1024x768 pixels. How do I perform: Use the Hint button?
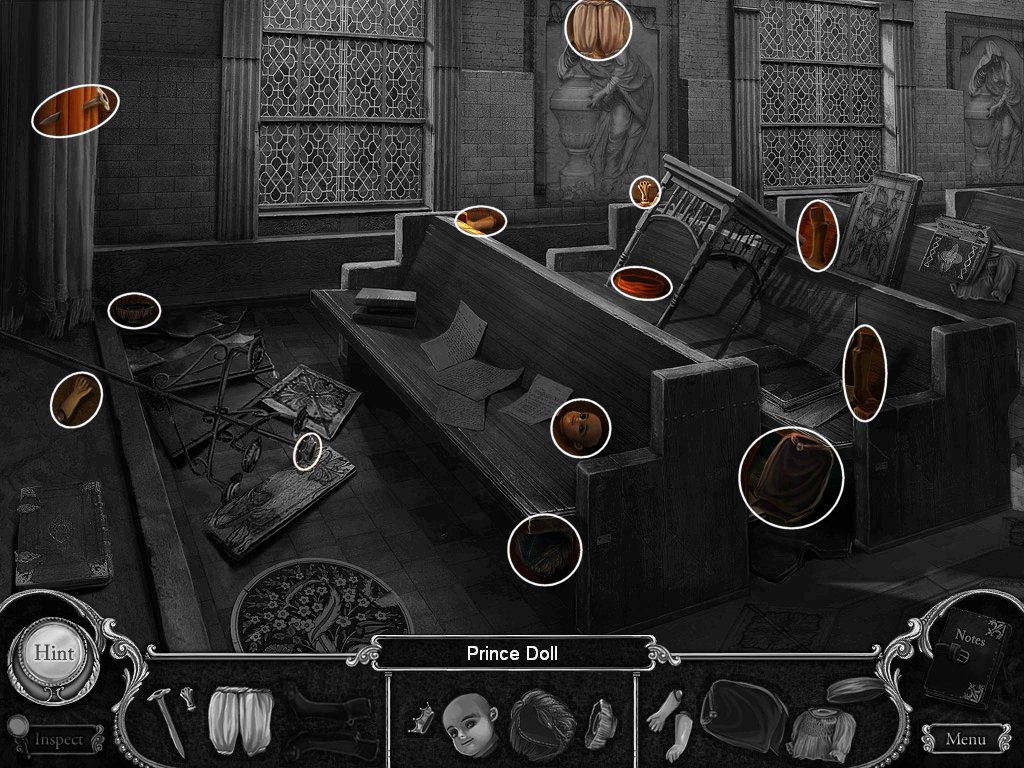coord(53,654)
